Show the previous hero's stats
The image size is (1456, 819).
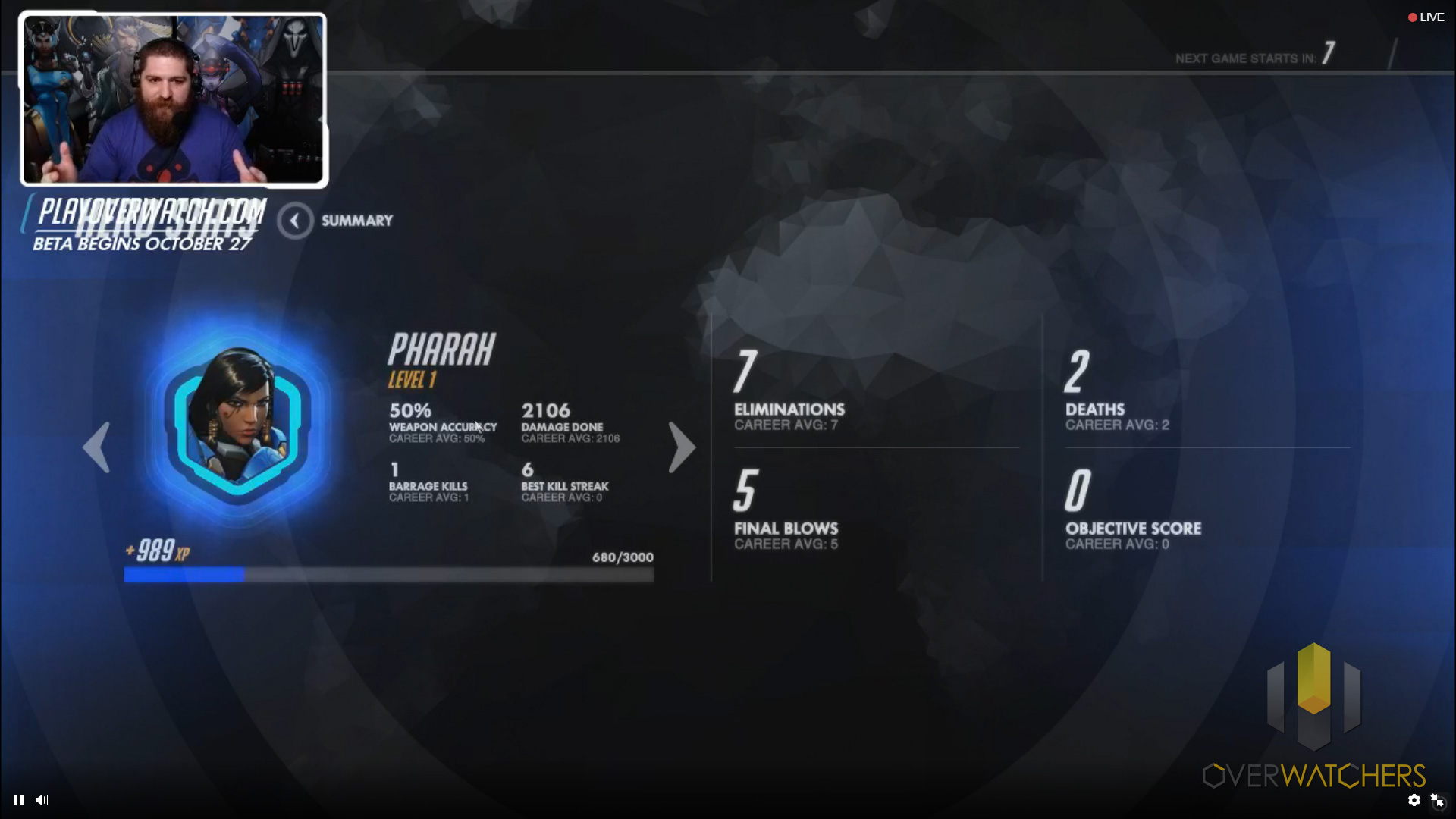tap(96, 447)
